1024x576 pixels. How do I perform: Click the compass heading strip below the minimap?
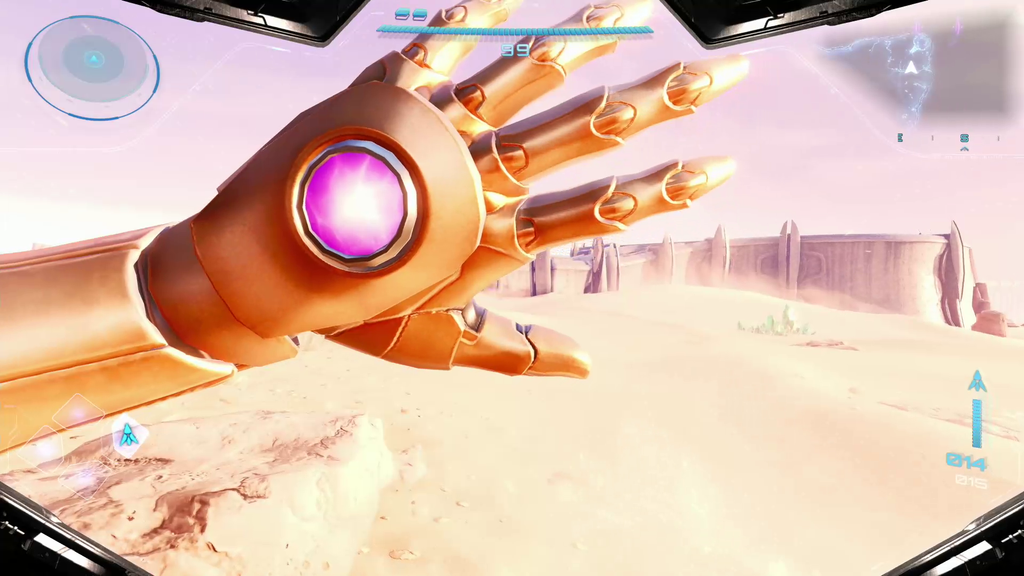point(948,139)
